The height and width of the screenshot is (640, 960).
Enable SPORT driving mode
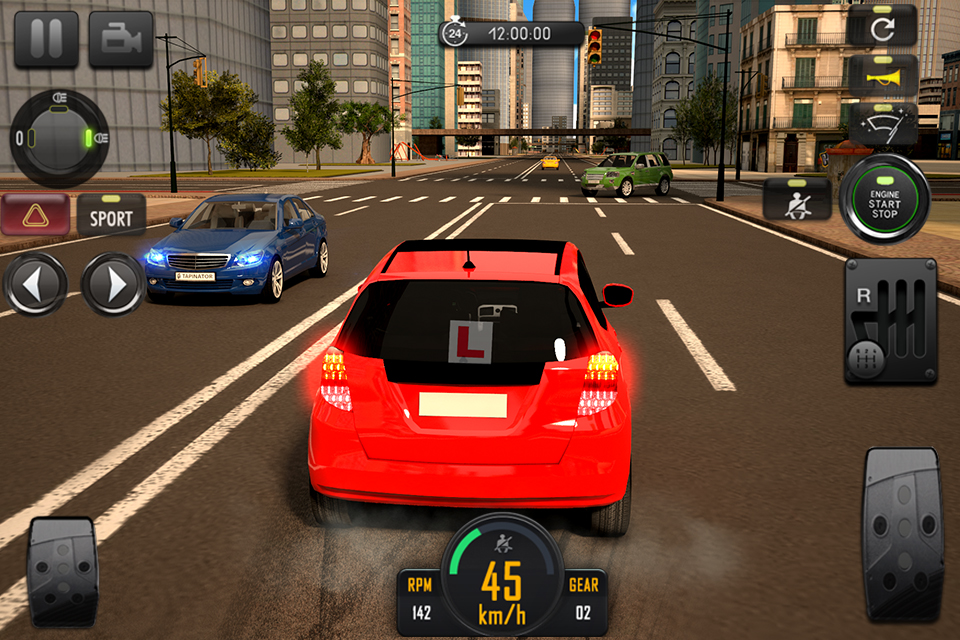(x=111, y=214)
